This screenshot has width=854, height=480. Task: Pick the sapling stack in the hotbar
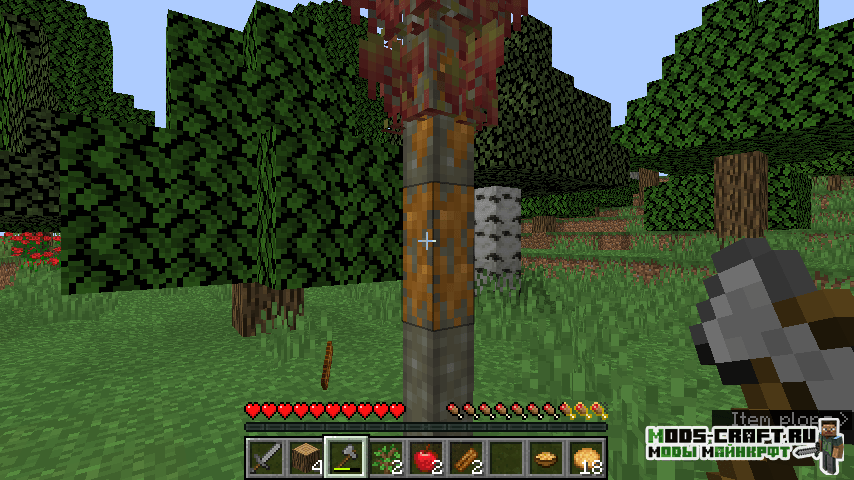tap(386, 458)
